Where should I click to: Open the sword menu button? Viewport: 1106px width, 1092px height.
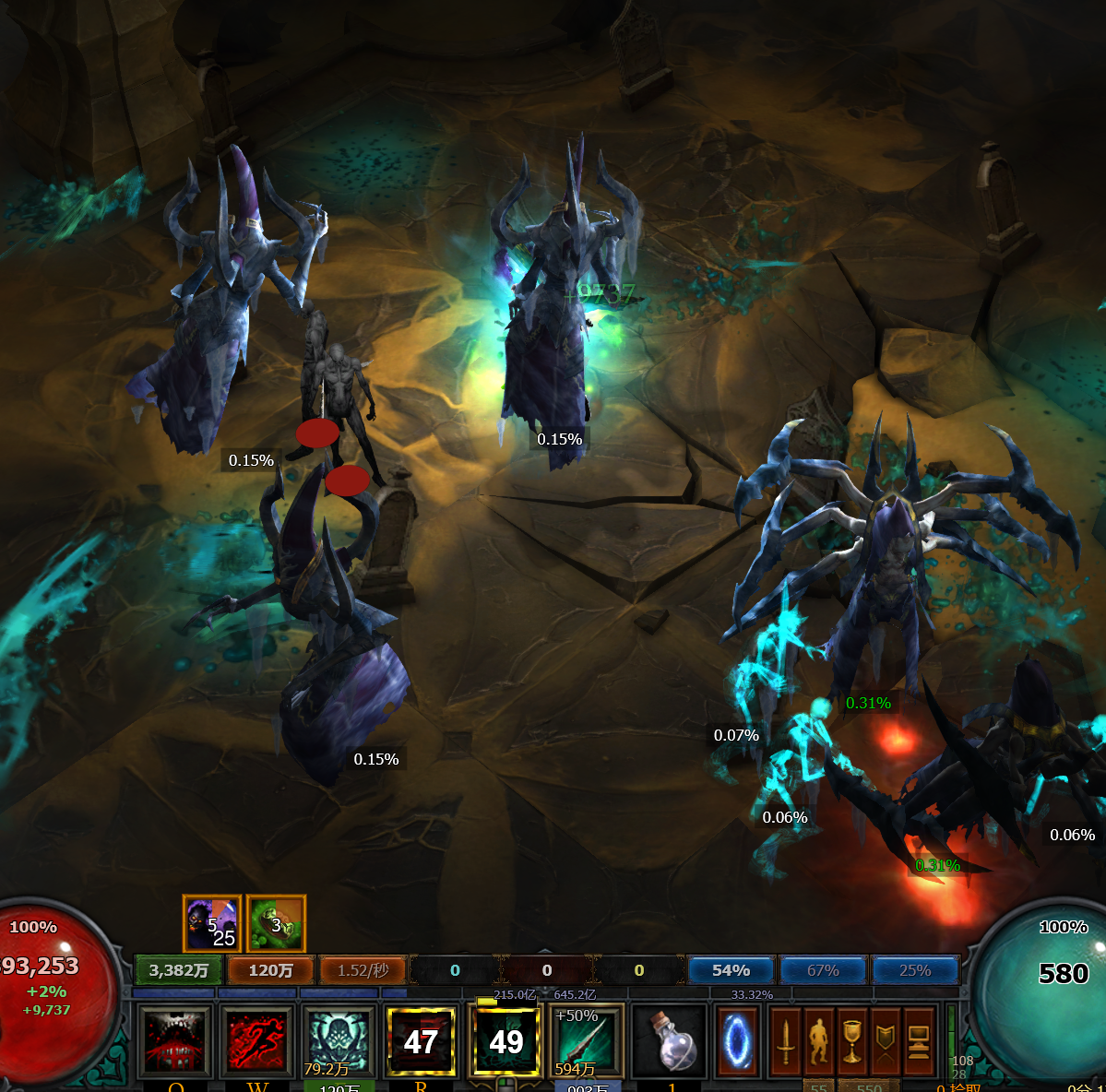click(785, 1041)
